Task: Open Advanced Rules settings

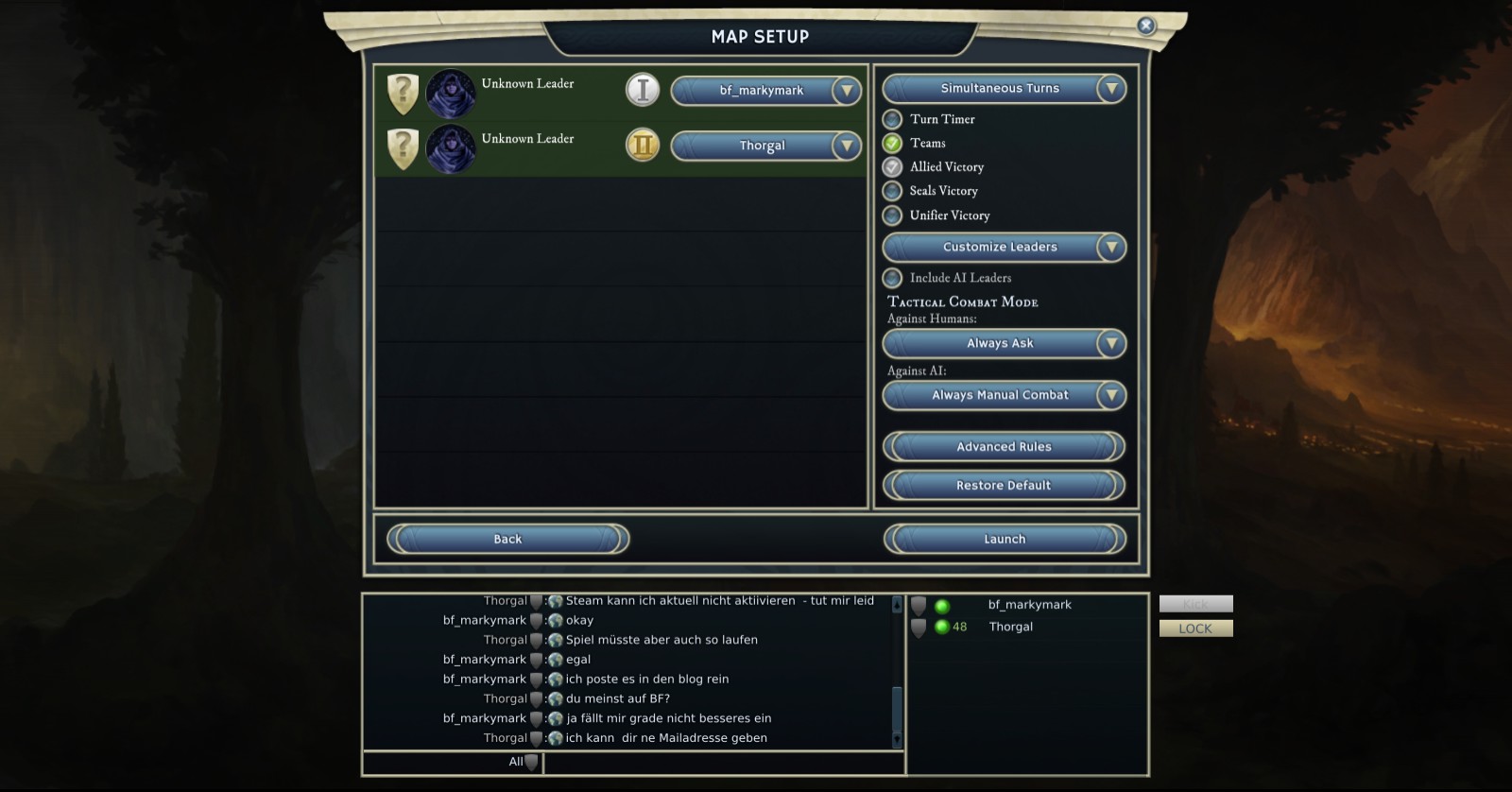Action: [1004, 447]
